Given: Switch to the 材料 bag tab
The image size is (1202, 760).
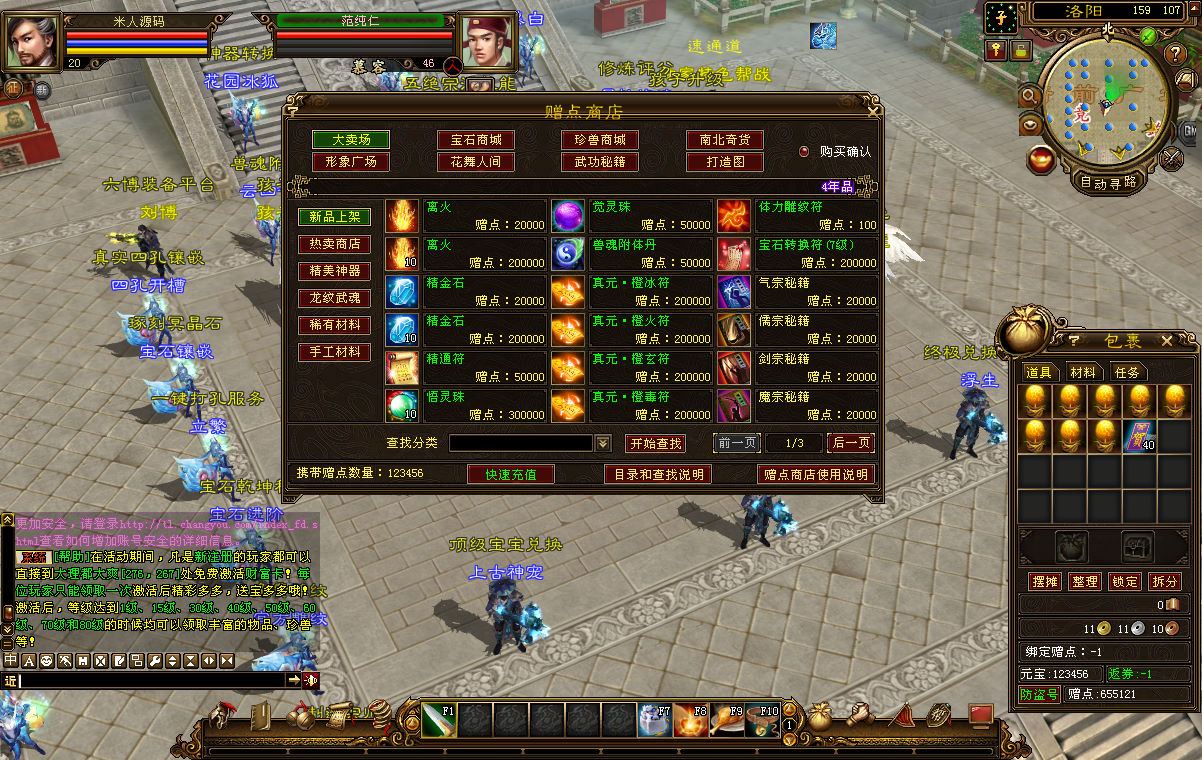Looking at the screenshot, I should tap(1083, 372).
